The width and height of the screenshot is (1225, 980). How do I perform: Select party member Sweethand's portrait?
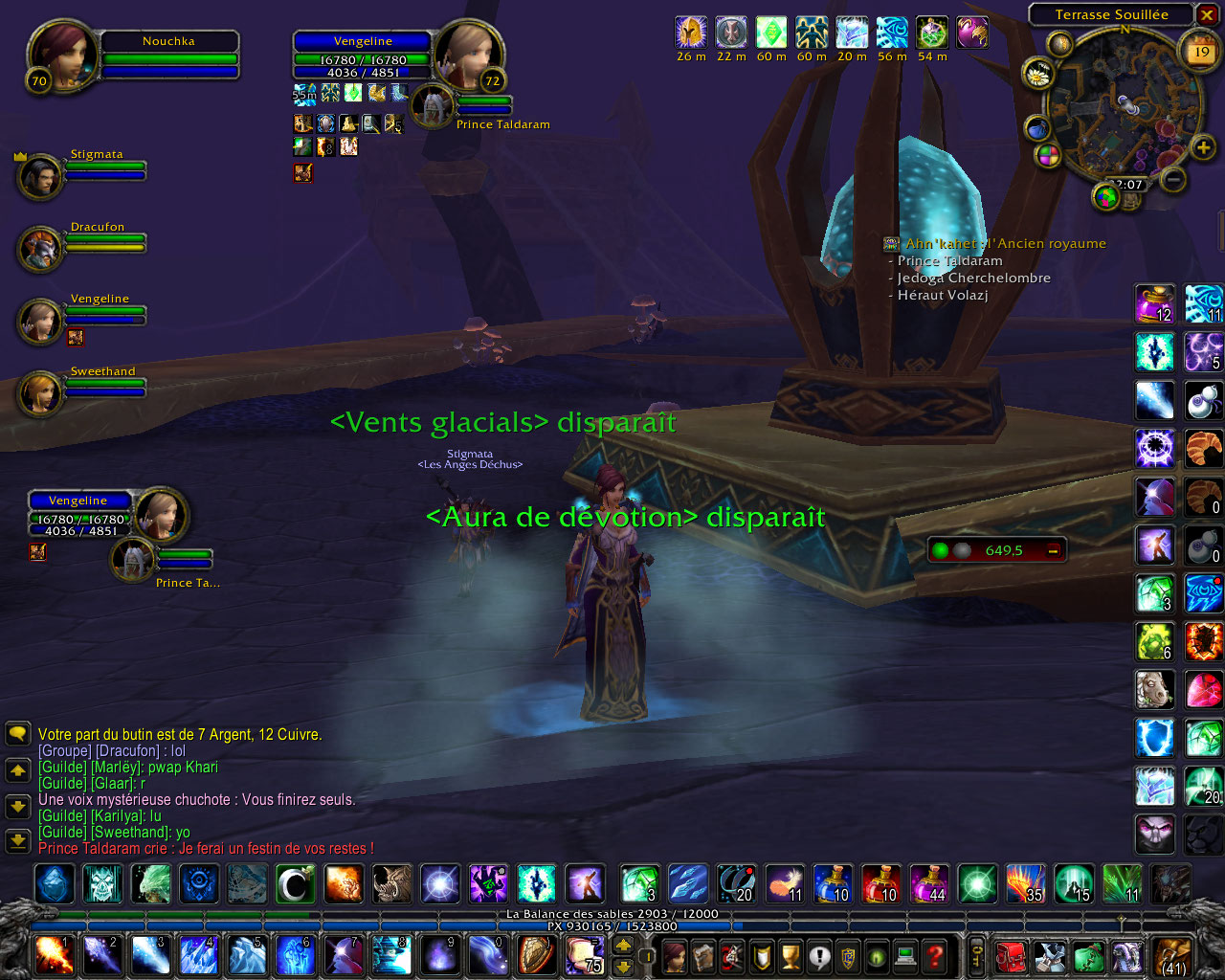coord(40,392)
